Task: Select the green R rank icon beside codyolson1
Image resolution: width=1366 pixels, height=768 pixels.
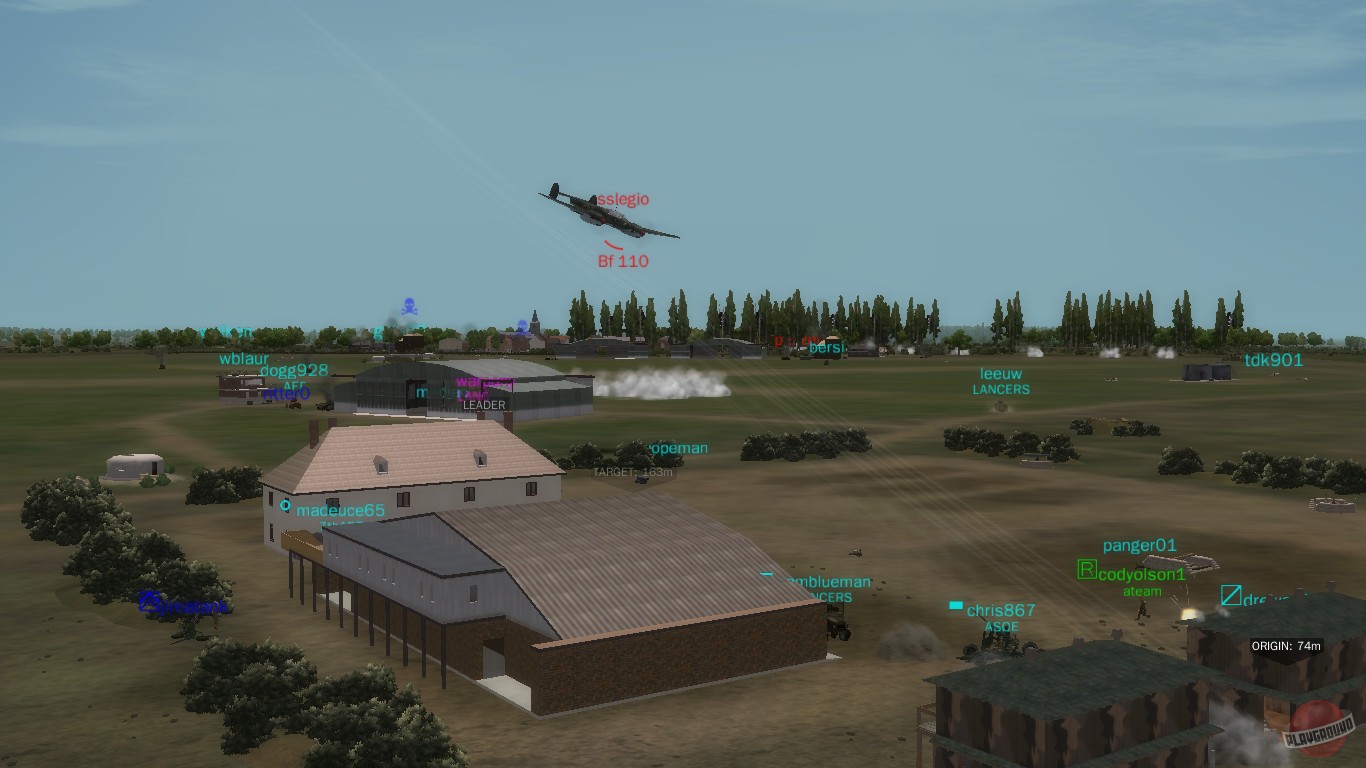Action: point(1086,573)
